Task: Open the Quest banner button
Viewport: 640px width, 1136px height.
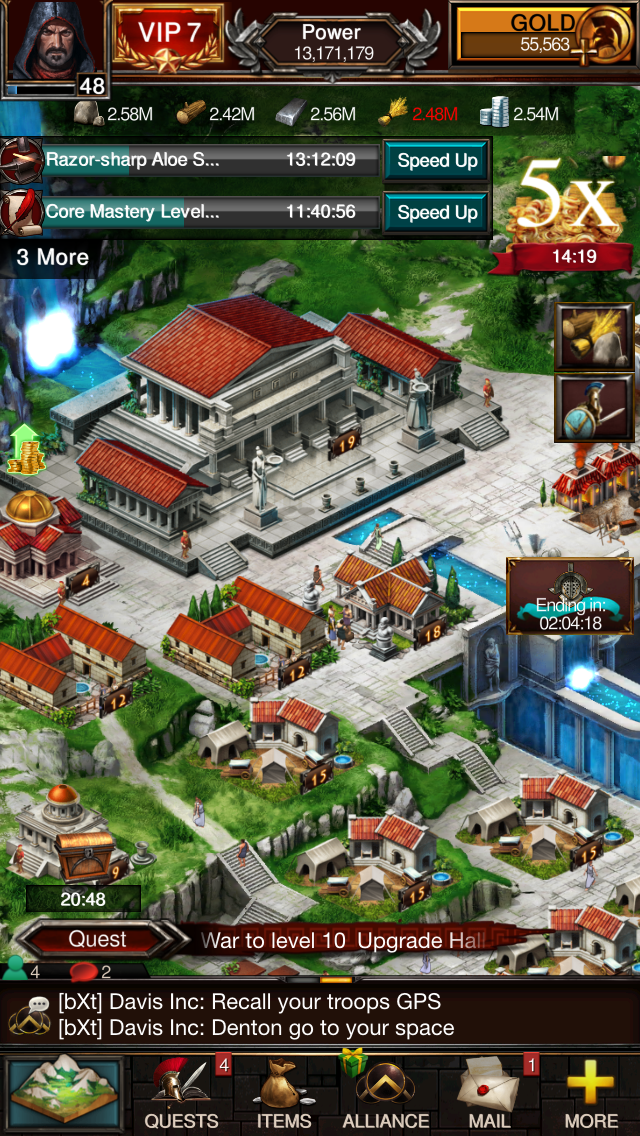Action: (97, 940)
